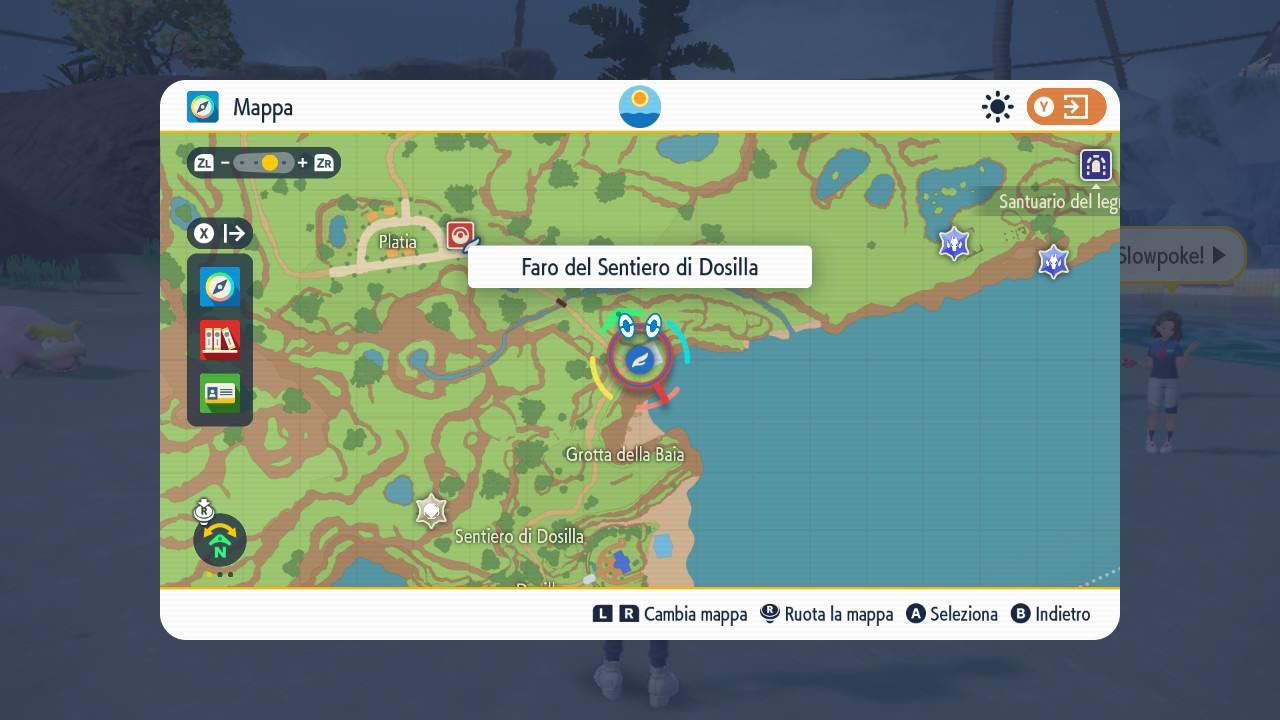Screen dimensions: 1280x720
Task: Click the Faro del Sentiero di Dosilla tooltip
Action: pos(639,266)
